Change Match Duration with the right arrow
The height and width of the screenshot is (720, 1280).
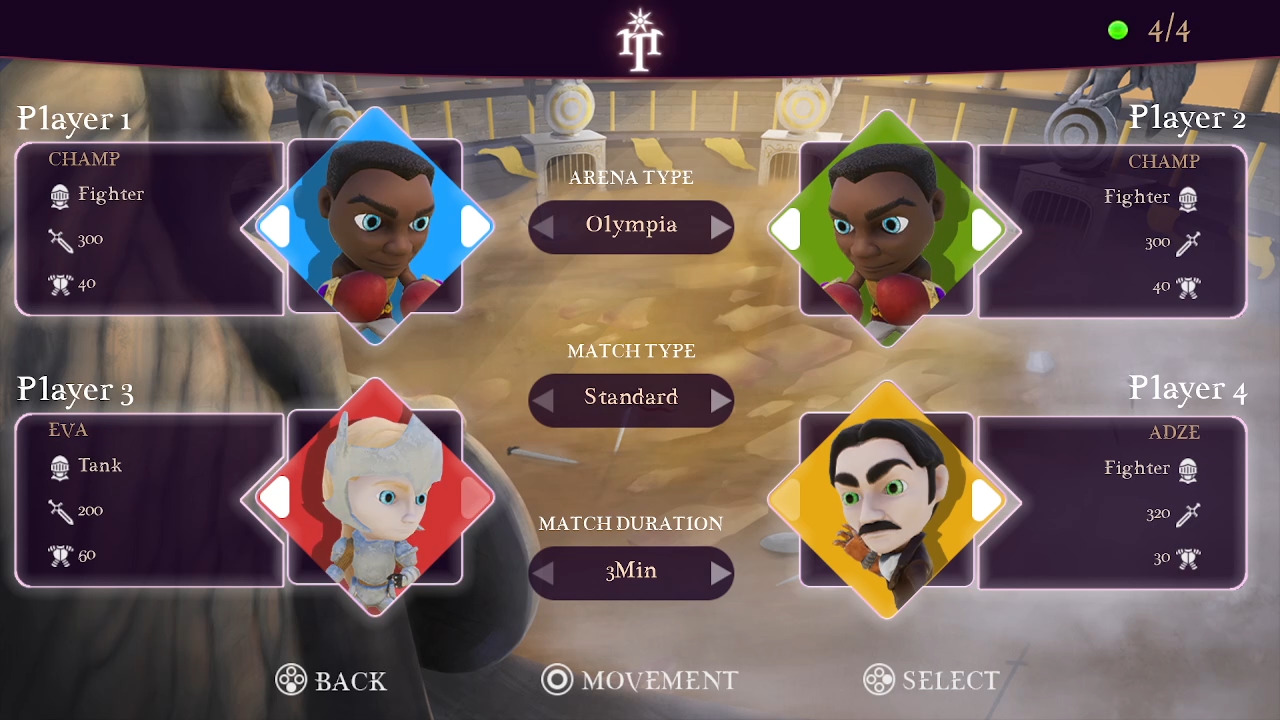click(x=722, y=571)
